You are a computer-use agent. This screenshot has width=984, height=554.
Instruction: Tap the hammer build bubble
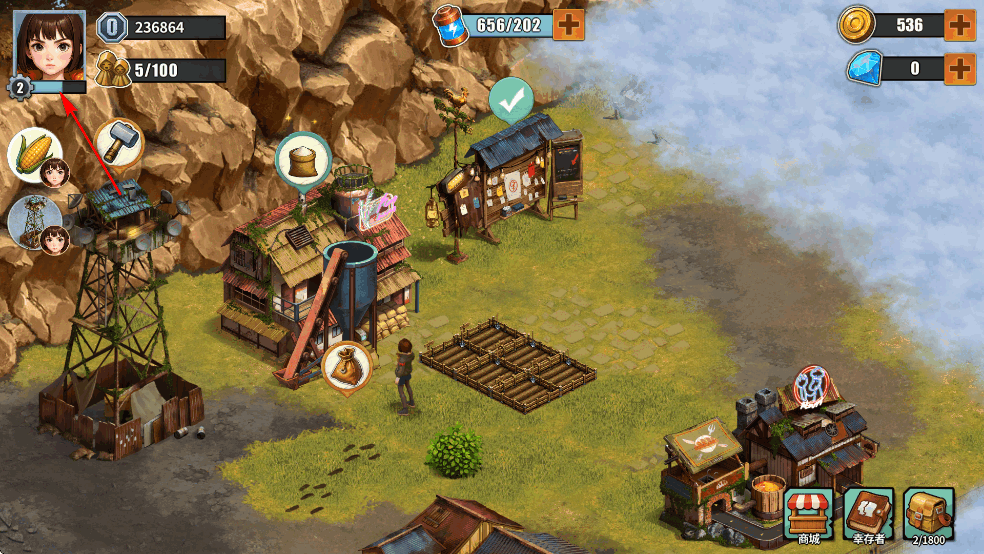coord(119,143)
